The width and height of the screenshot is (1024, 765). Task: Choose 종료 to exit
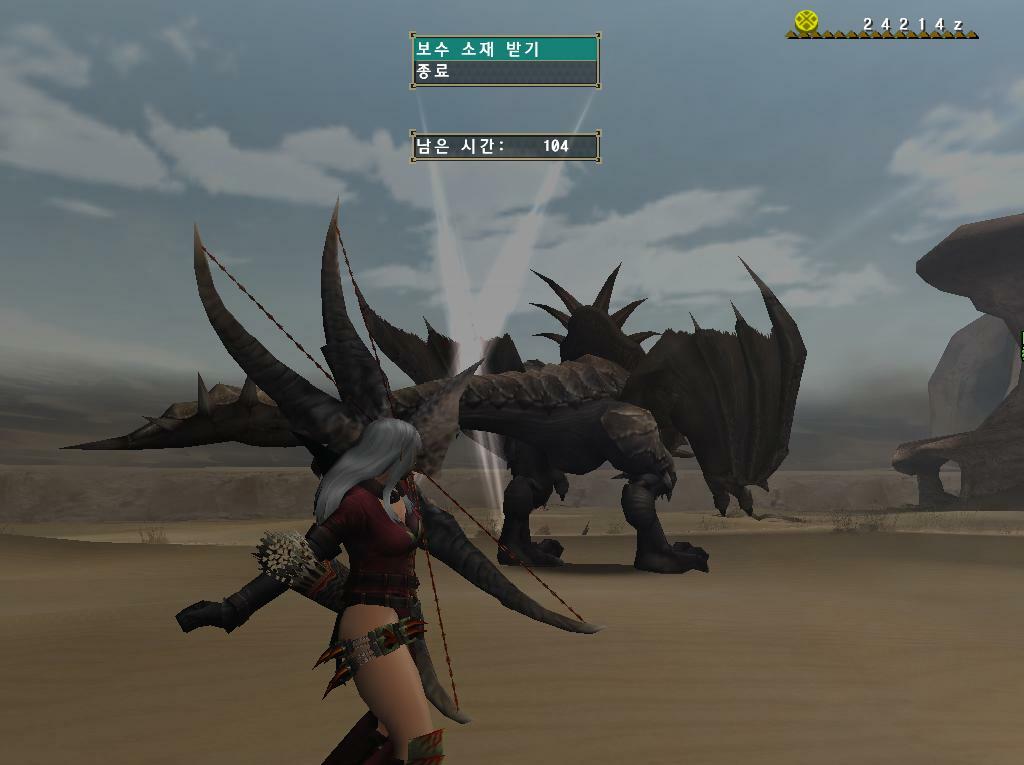(x=504, y=72)
